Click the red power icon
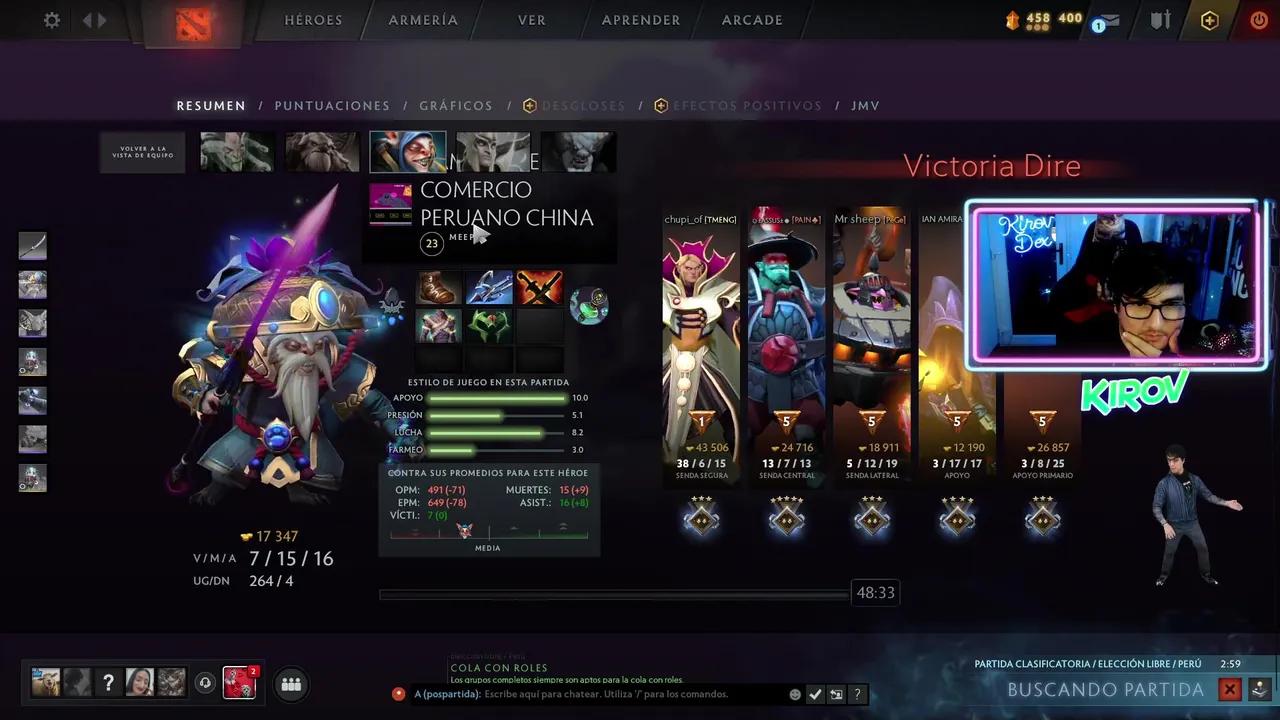 pyautogui.click(x=1258, y=20)
